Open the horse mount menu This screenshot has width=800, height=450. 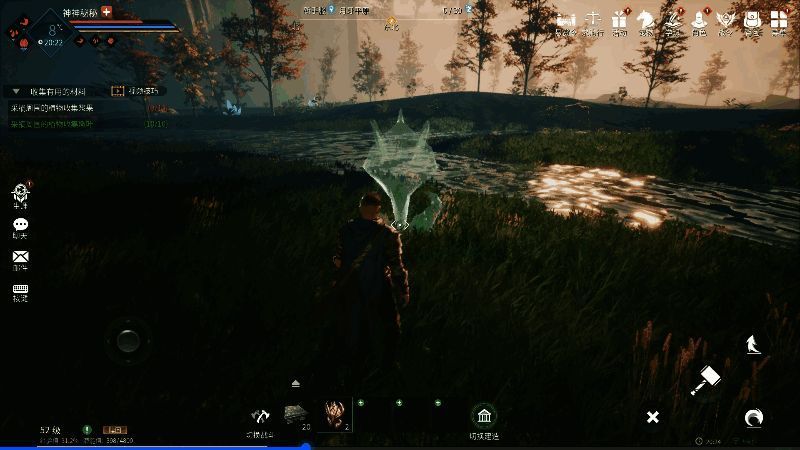(646, 20)
